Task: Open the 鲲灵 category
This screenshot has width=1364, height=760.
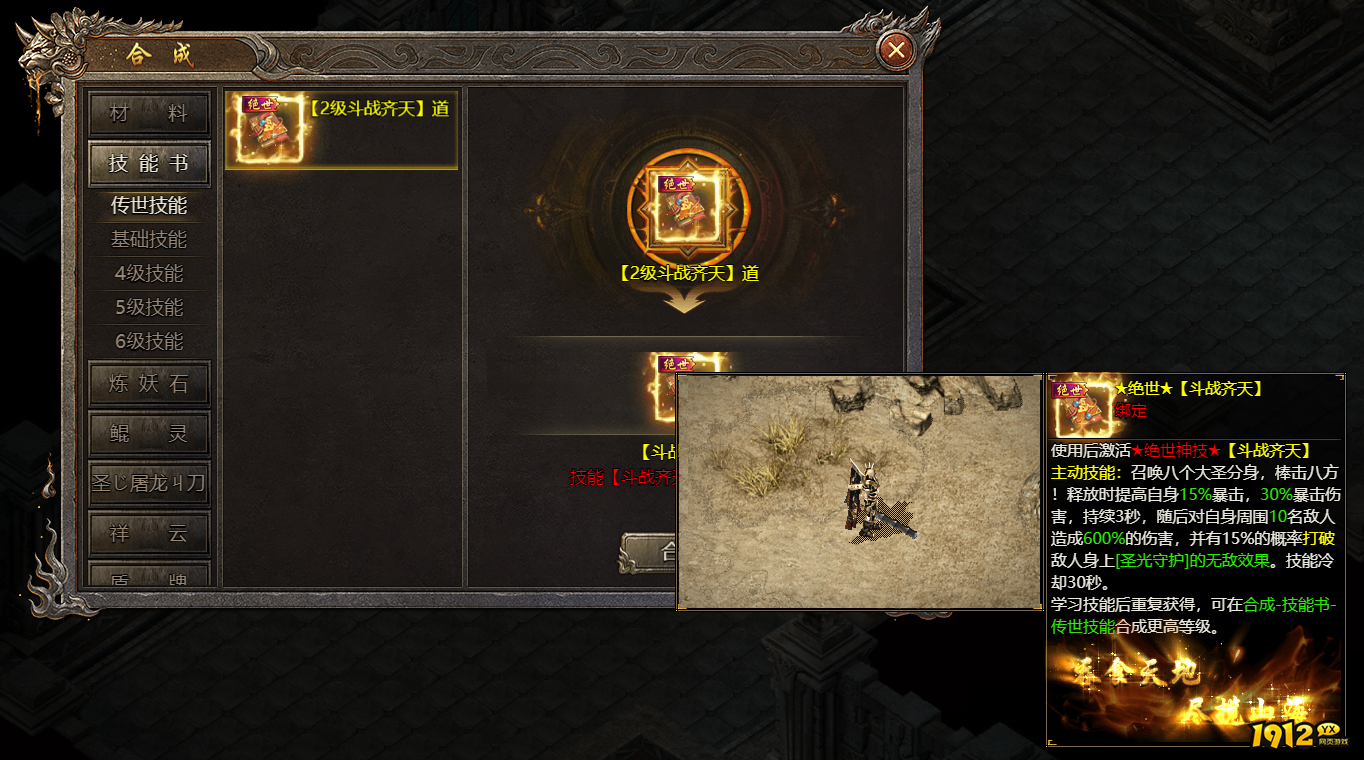Action: [149, 434]
